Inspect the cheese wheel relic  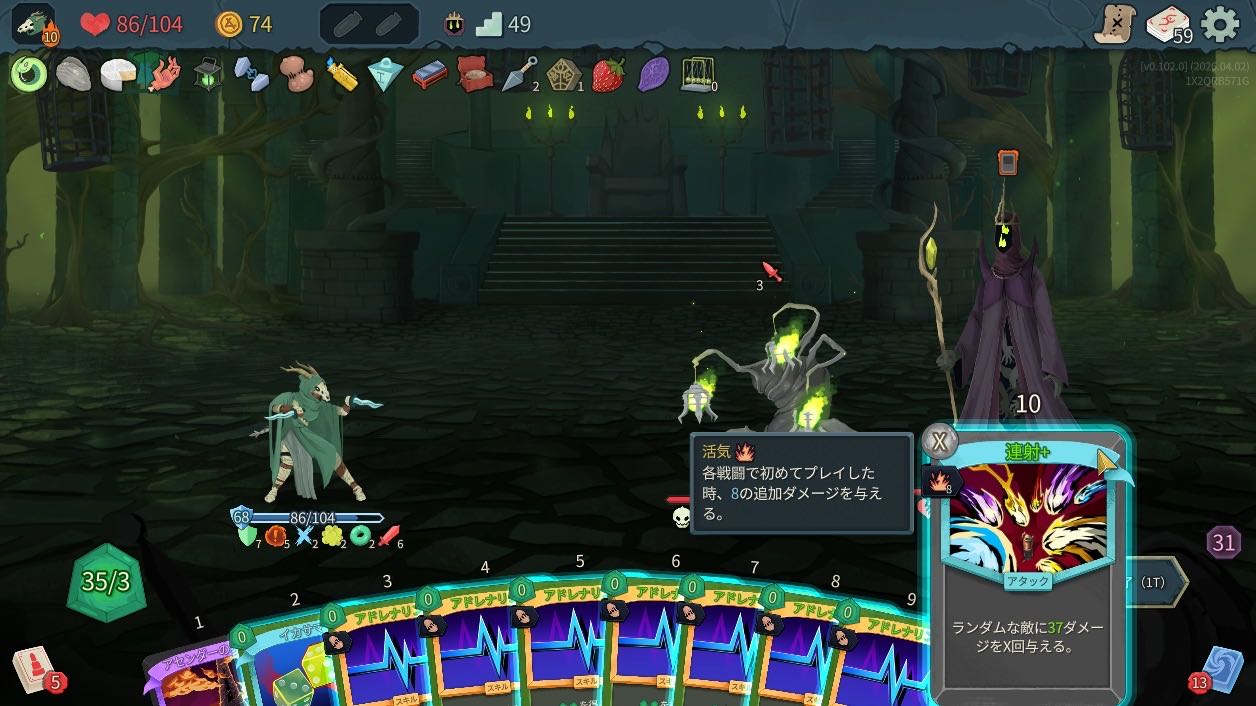tap(118, 74)
